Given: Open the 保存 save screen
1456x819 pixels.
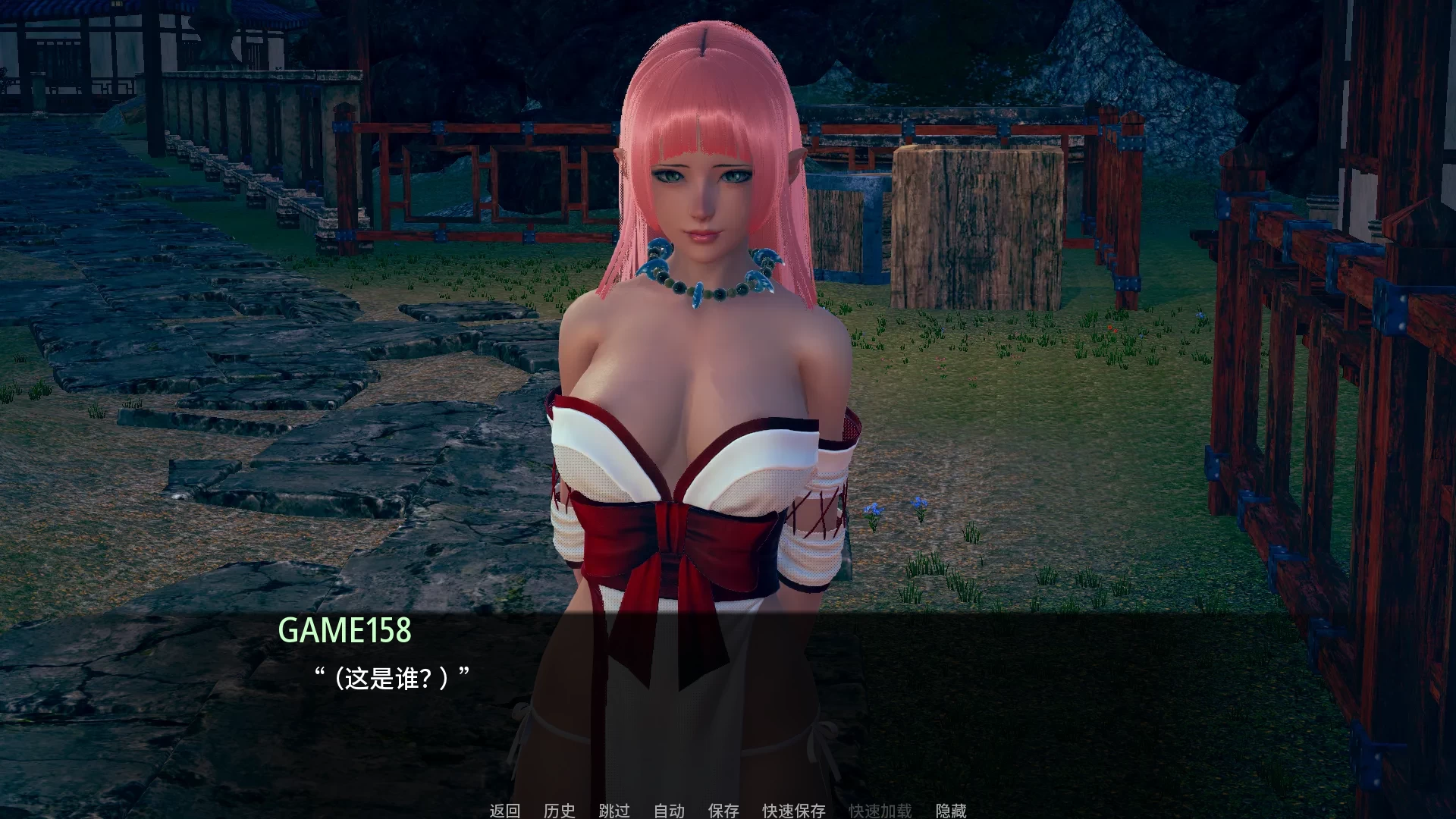Looking at the screenshot, I should (723, 810).
